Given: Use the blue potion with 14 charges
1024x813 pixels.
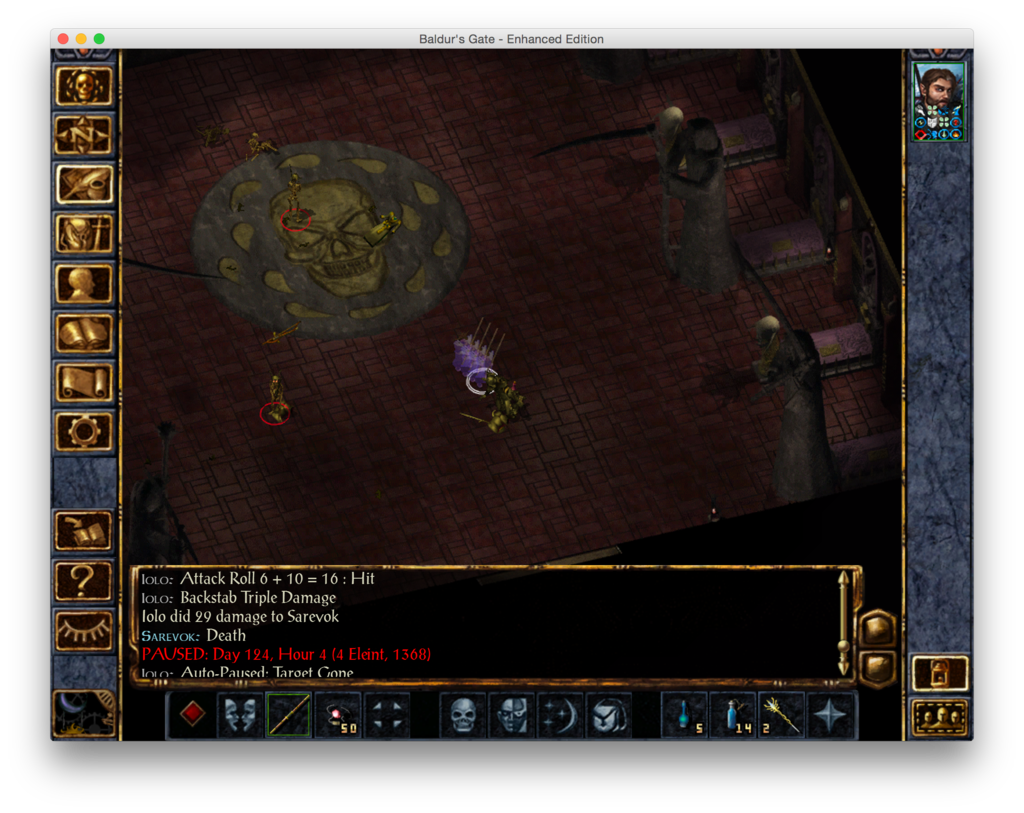Looking at the screenshot, I should click(x=734, y=715).
